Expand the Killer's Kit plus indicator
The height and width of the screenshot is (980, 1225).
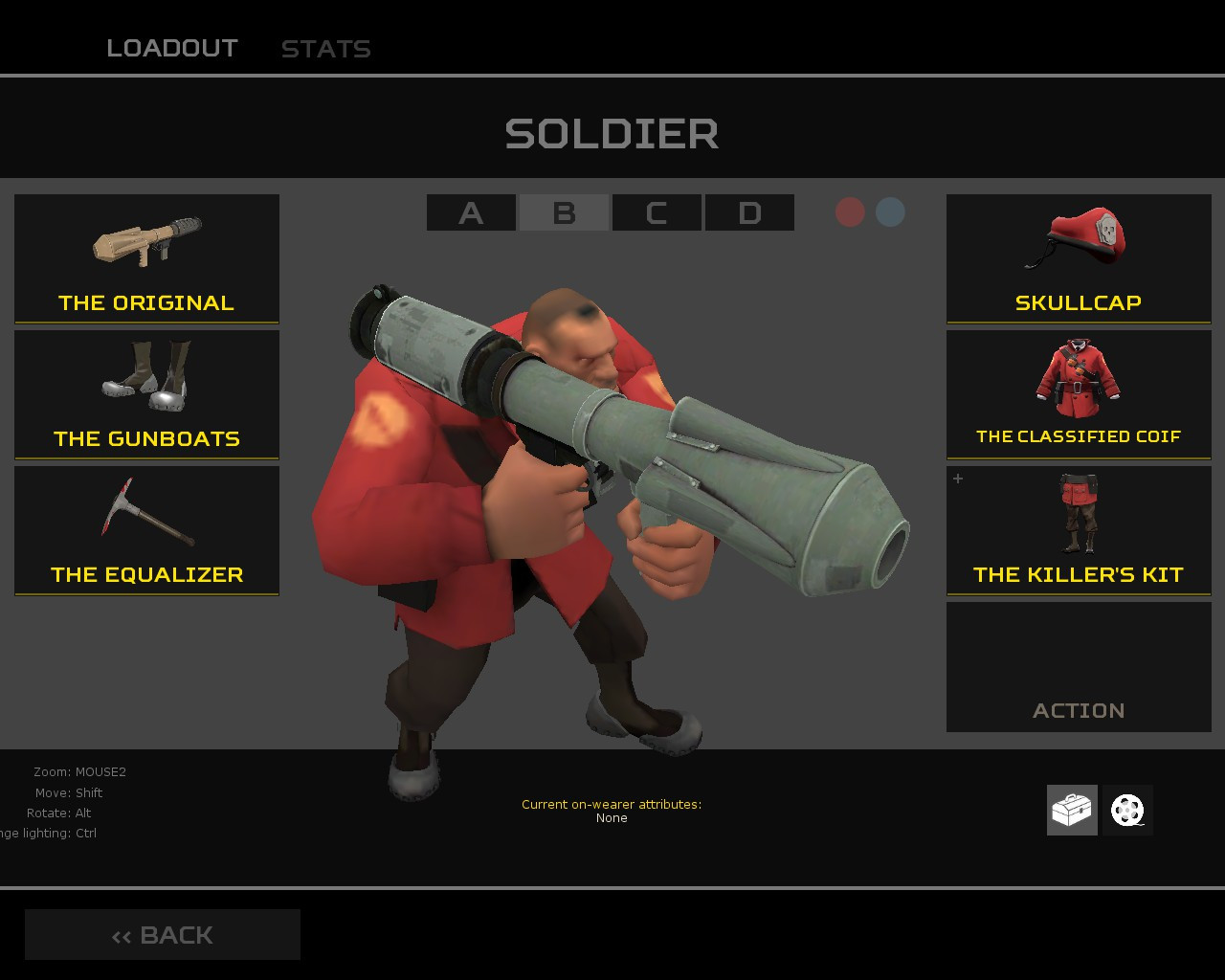tap(957, 479)
